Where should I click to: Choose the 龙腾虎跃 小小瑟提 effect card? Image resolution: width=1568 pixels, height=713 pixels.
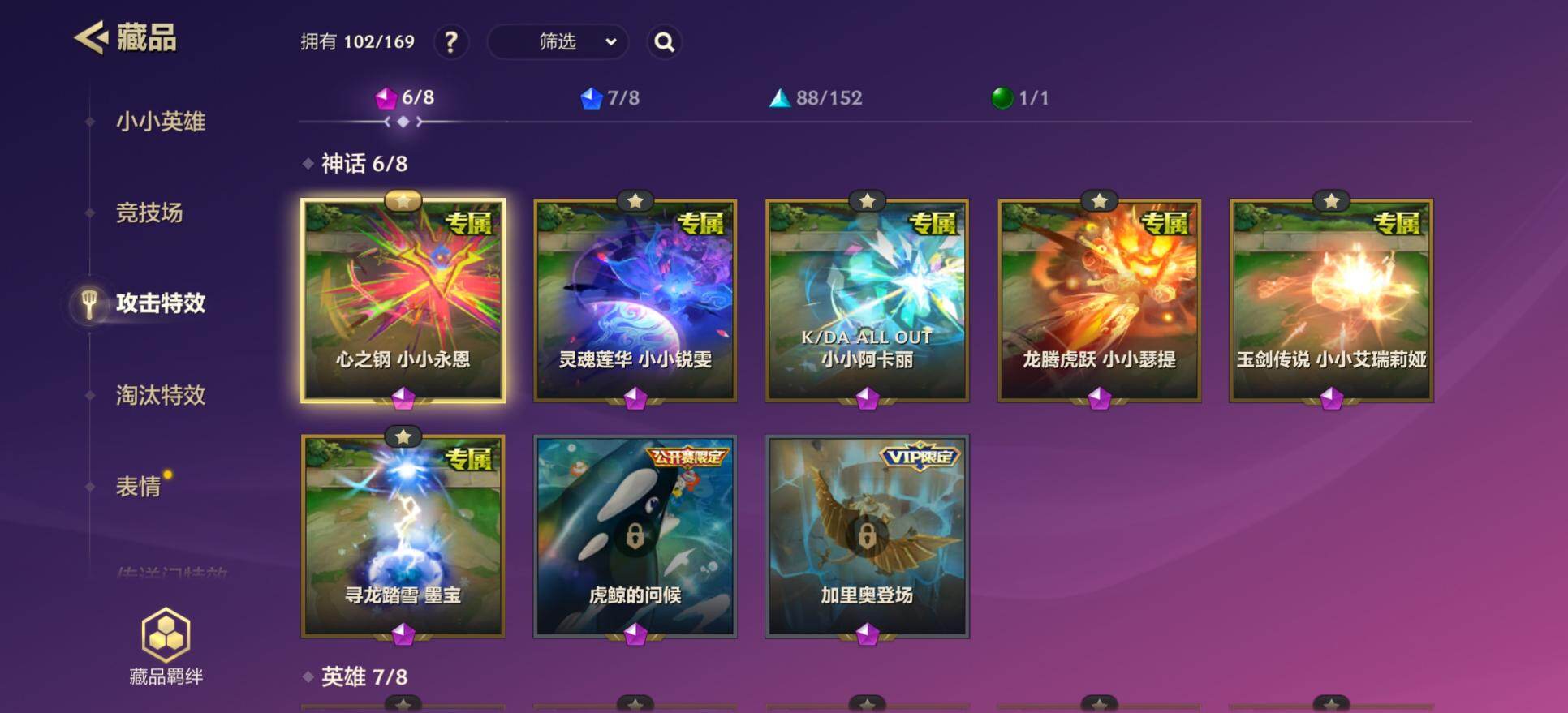tap(1099, 300)
